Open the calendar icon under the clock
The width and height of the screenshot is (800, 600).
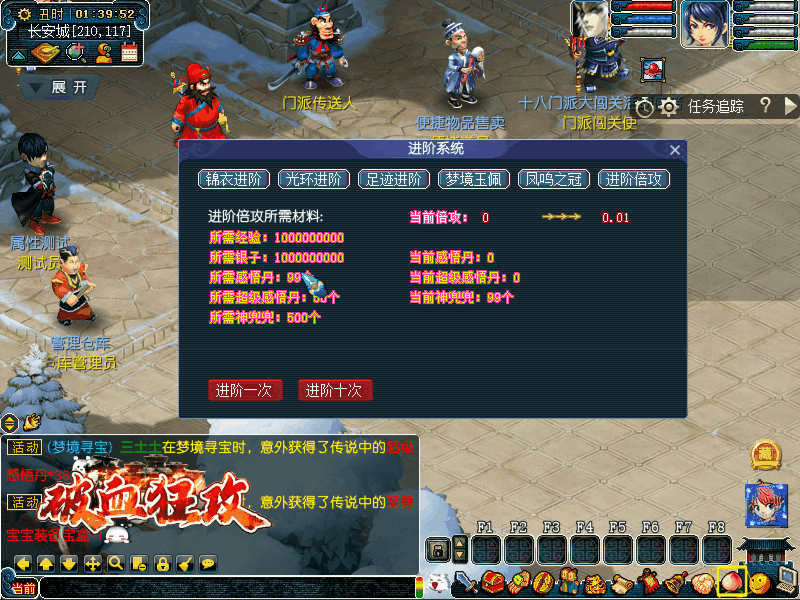click(x=129, y=52)
